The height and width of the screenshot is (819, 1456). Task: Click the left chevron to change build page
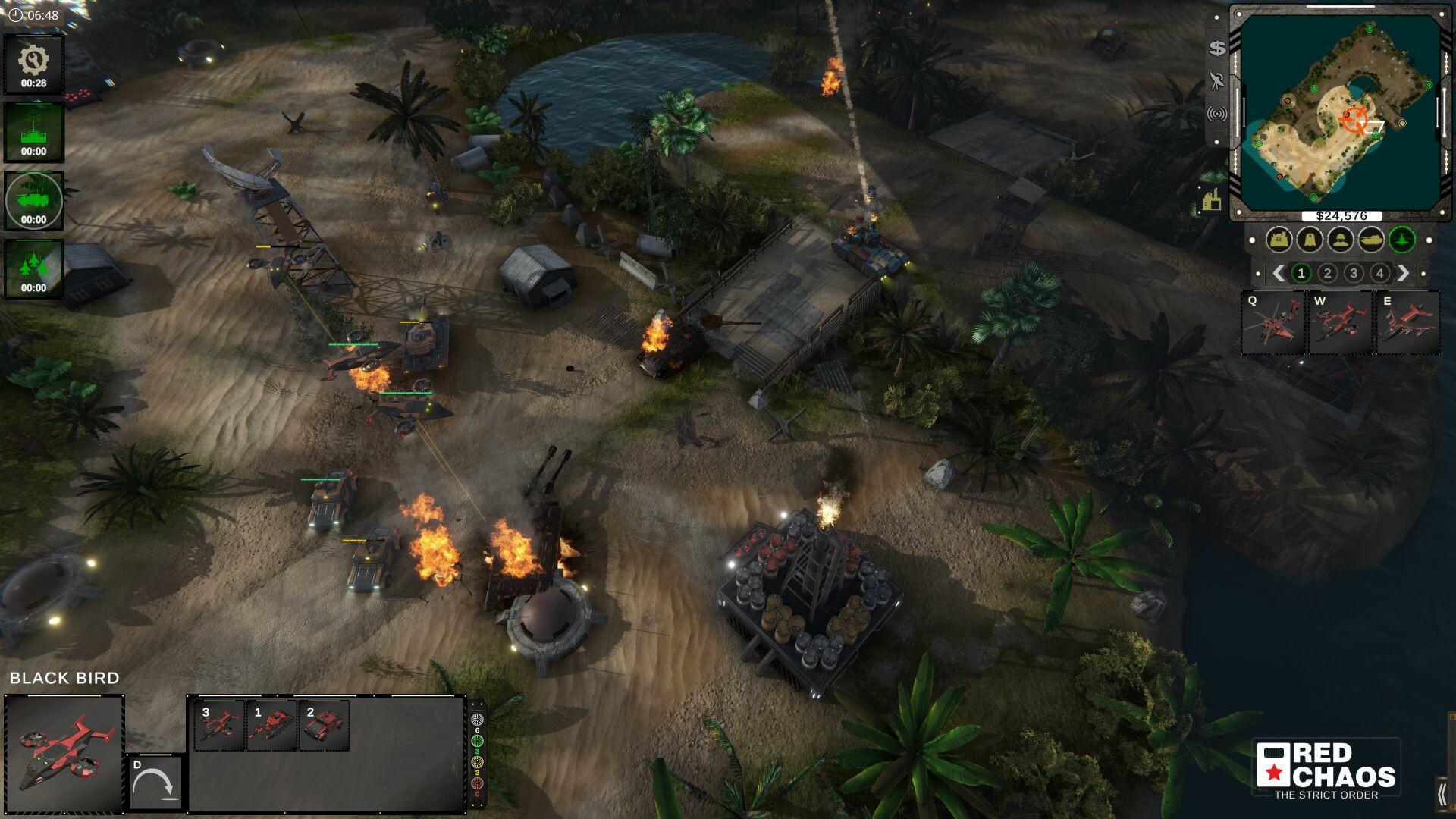click(x=1279, y=271)
